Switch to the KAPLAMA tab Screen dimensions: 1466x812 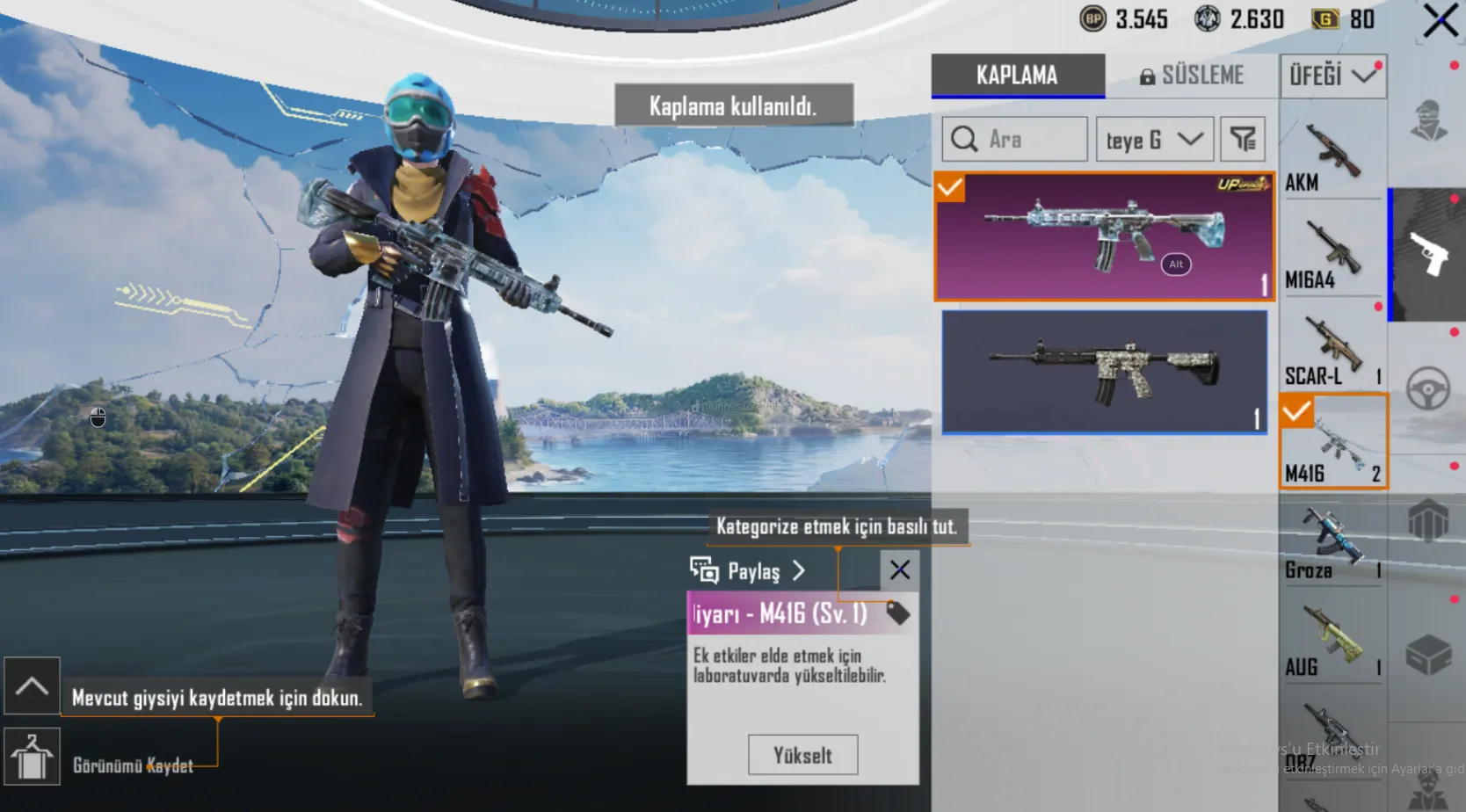click(x=1018, y=76)
